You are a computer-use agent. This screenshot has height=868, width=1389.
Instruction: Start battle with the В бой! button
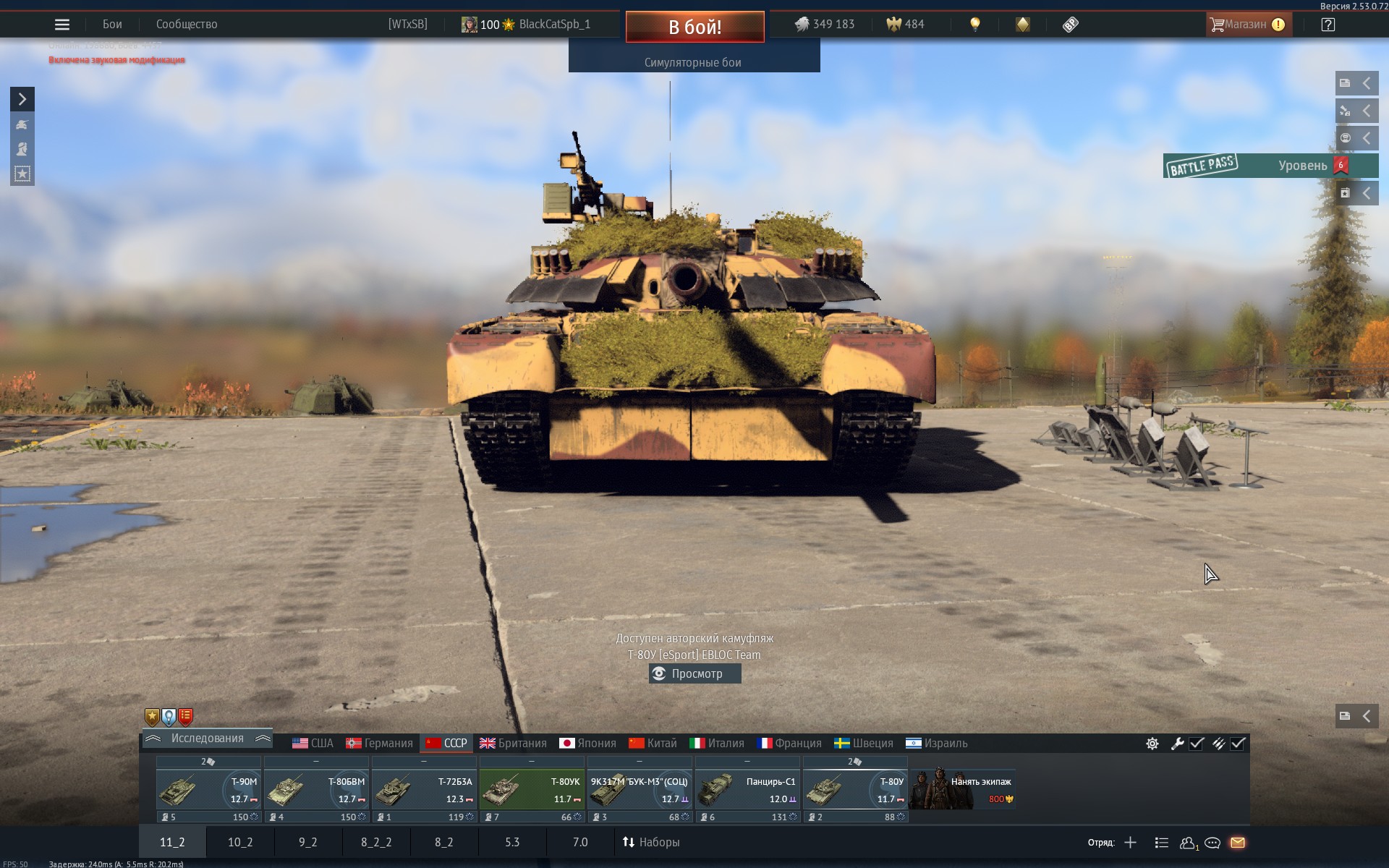[694, 27]
